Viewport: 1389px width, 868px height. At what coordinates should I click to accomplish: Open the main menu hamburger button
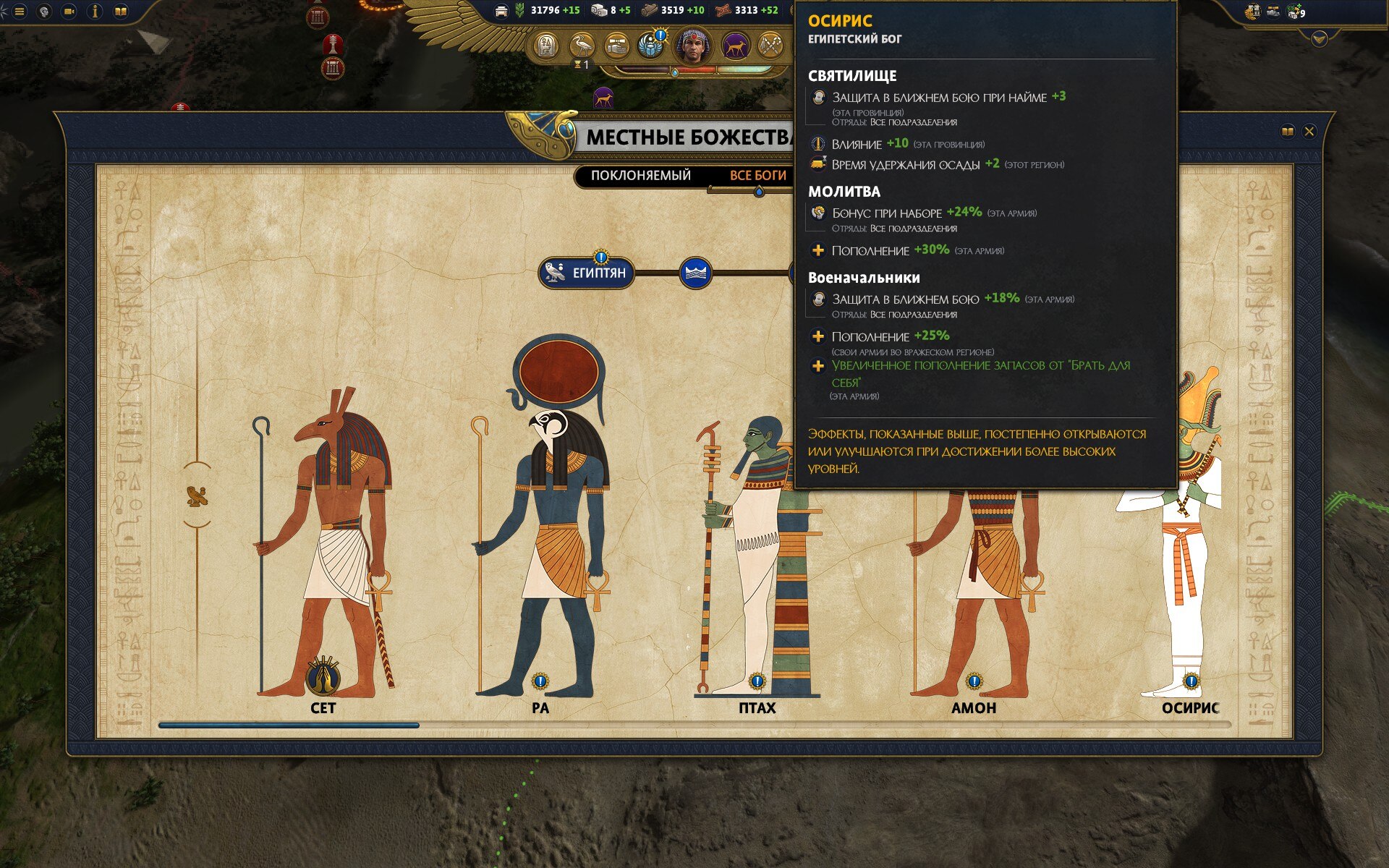[x=20, y=12]
